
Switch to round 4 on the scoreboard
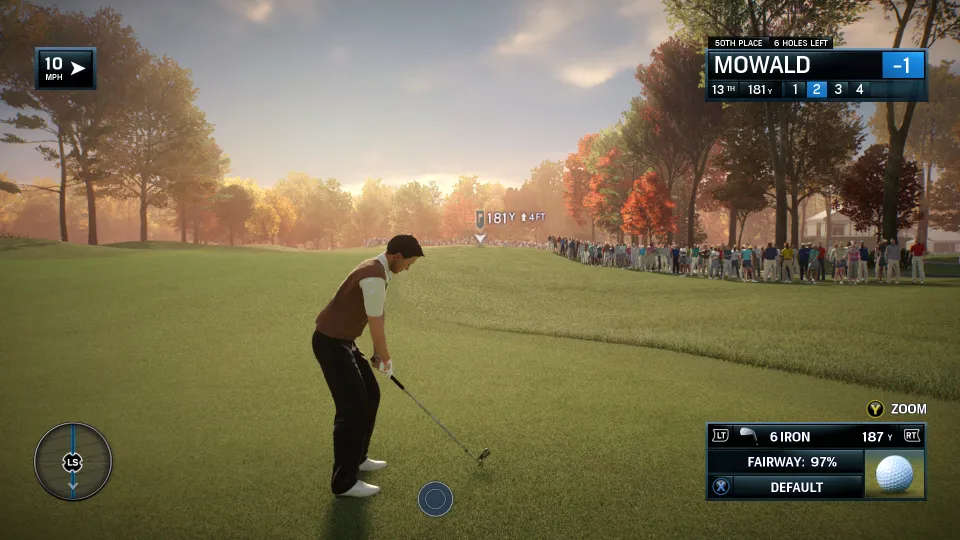(859, 89)
